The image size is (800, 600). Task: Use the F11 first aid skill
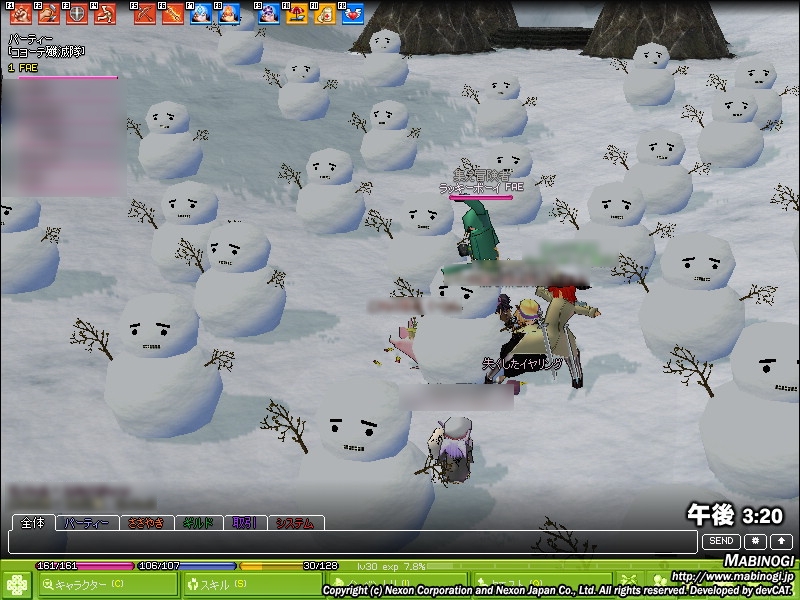point(324,14)
